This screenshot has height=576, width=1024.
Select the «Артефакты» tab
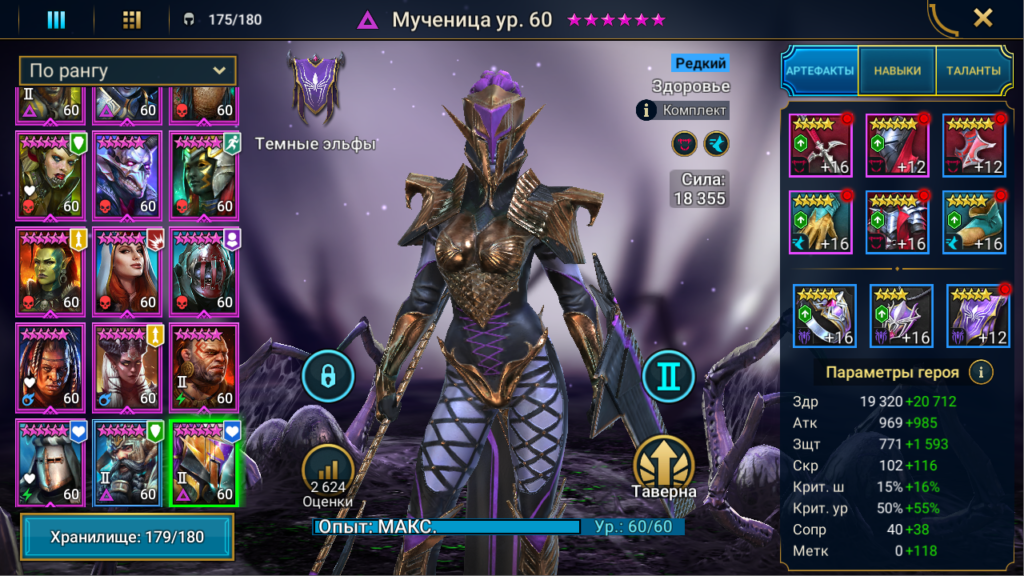(820, 71)
